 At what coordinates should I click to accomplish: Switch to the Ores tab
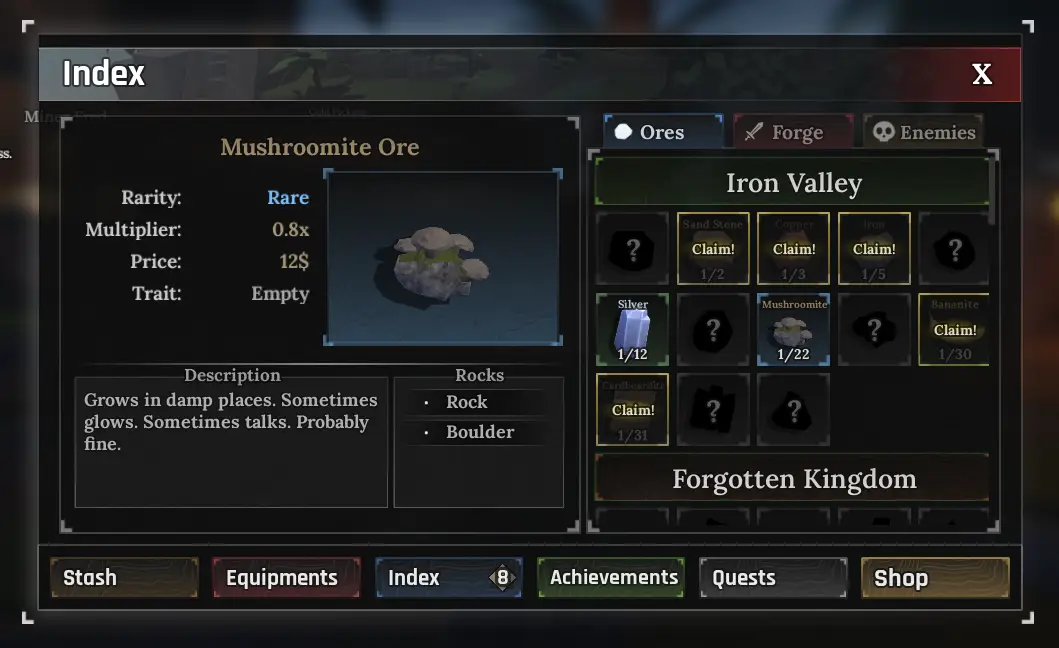point(662,132)
